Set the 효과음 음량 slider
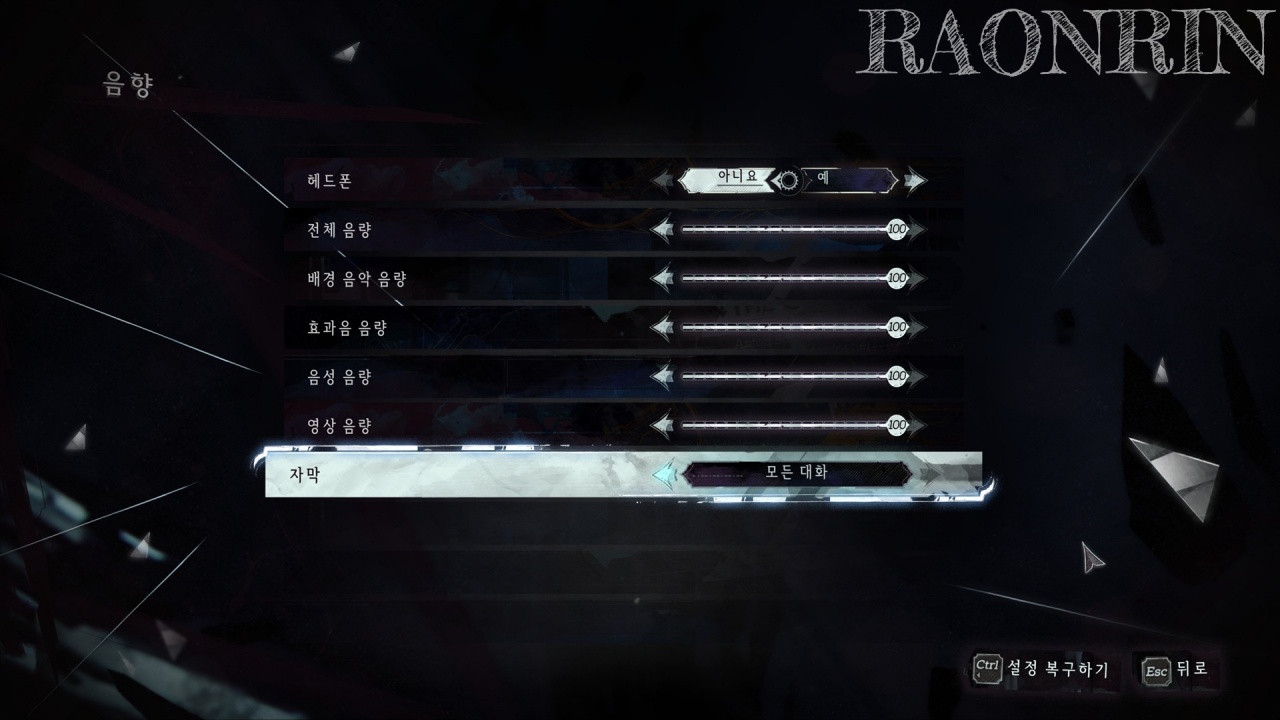 coord(897,327)
